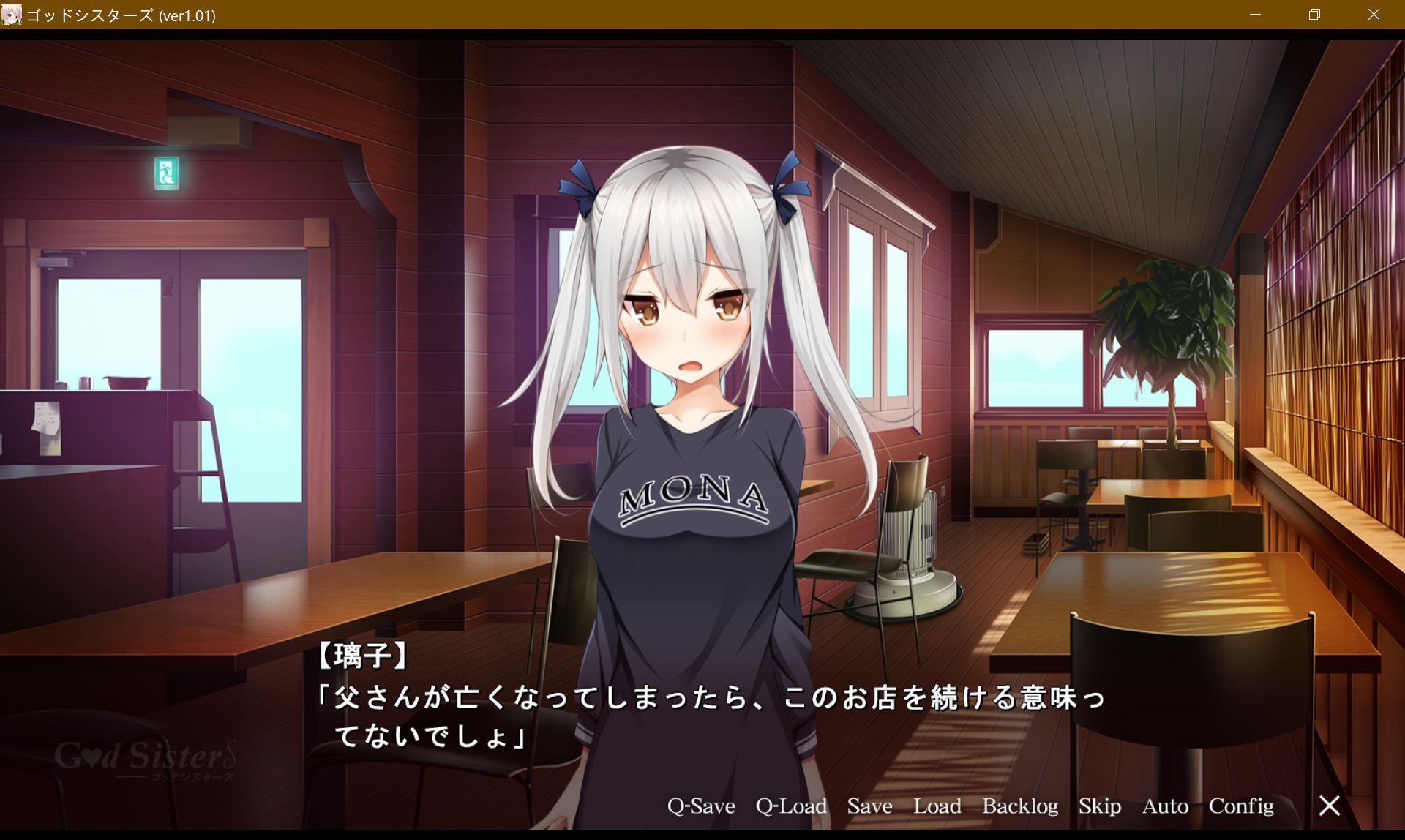
Task: Open the Load screen
Action: pyautogui.click(x=939, y=806)
